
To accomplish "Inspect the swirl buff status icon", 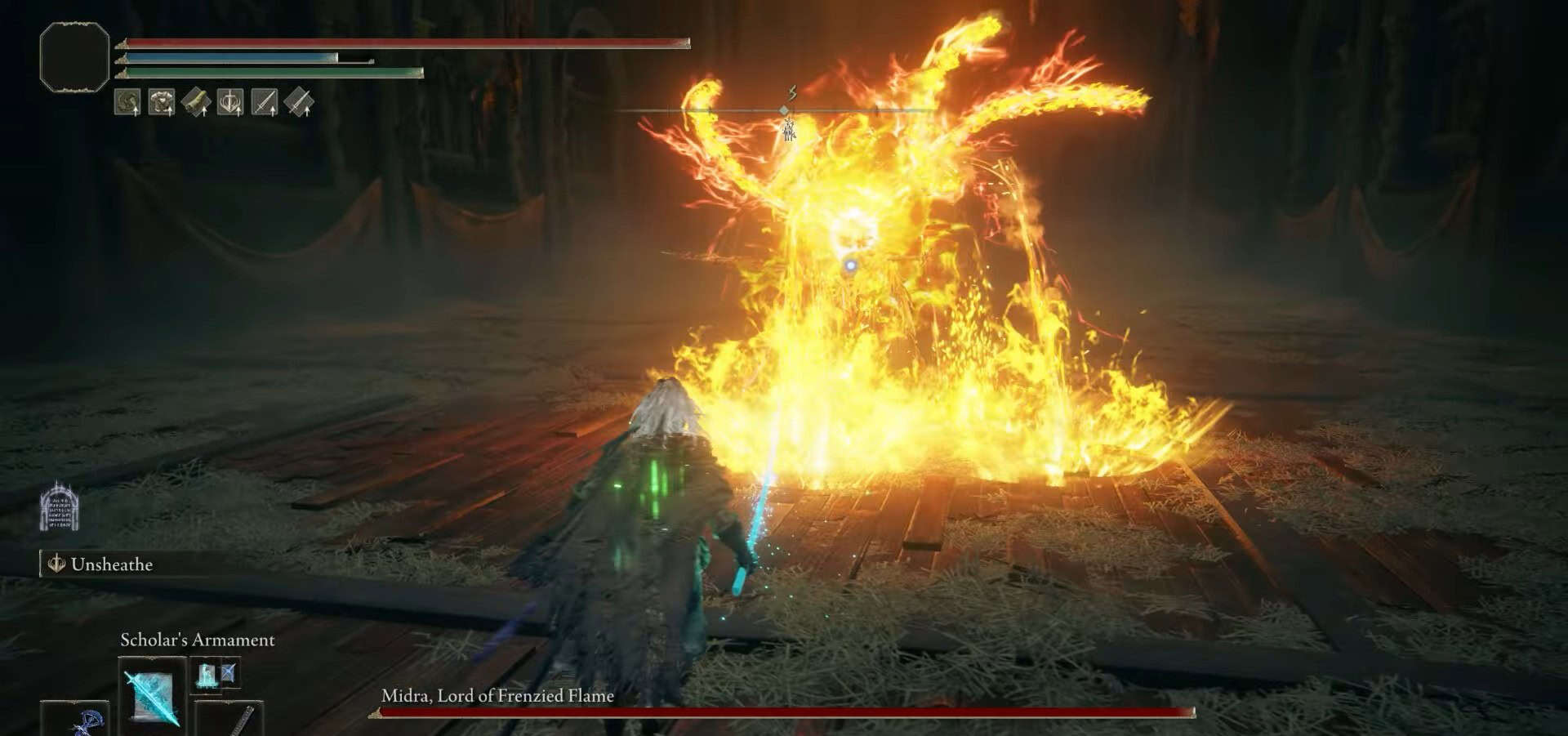I will pos(127,103).
